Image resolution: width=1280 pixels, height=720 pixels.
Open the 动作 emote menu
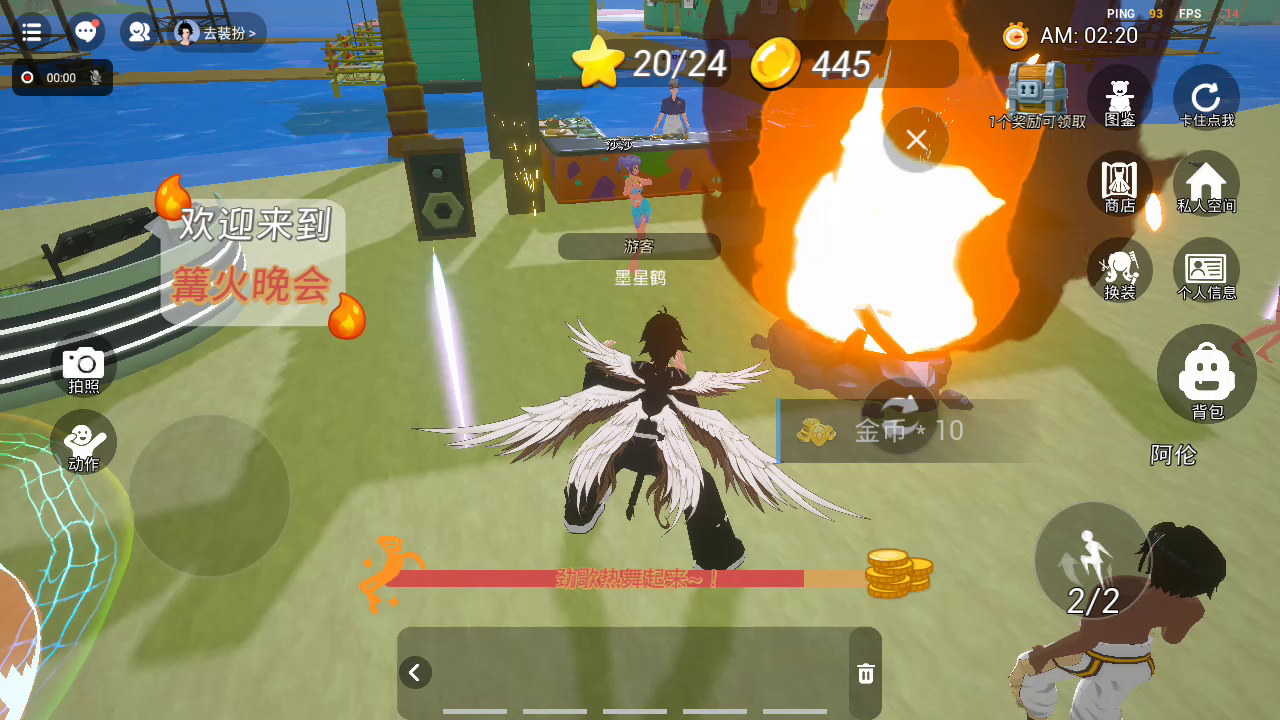[x=83, y=442]
